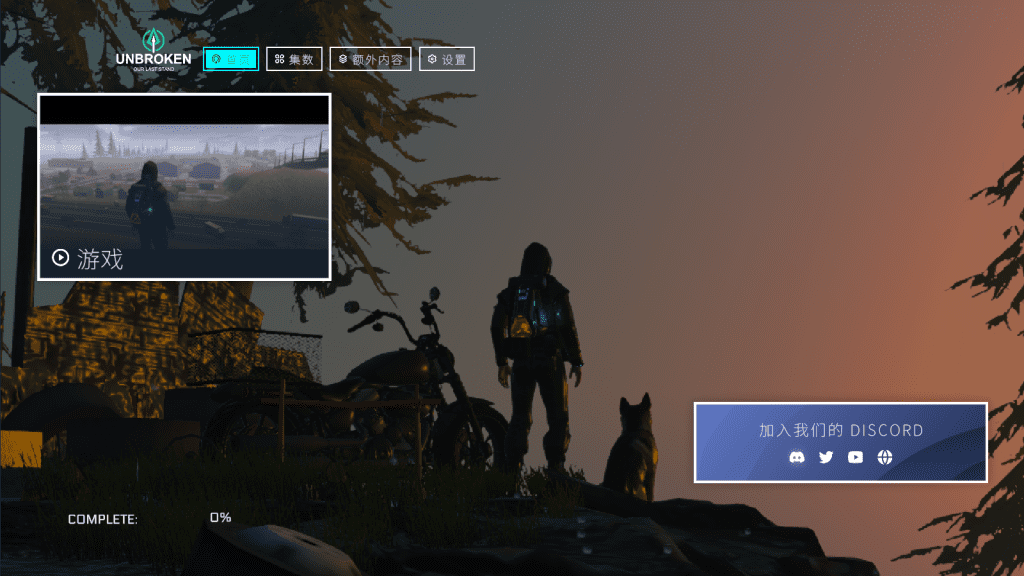Click the Unbroken logo in the header
This screenshot has width=1024, height=576.
click(153, 51)
